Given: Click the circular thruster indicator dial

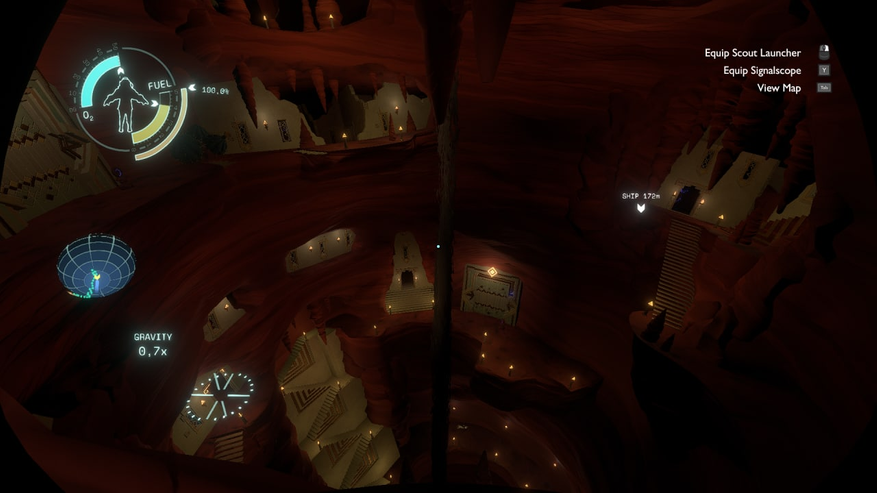Looking at the screenshot, I should [x=219, y=395].
